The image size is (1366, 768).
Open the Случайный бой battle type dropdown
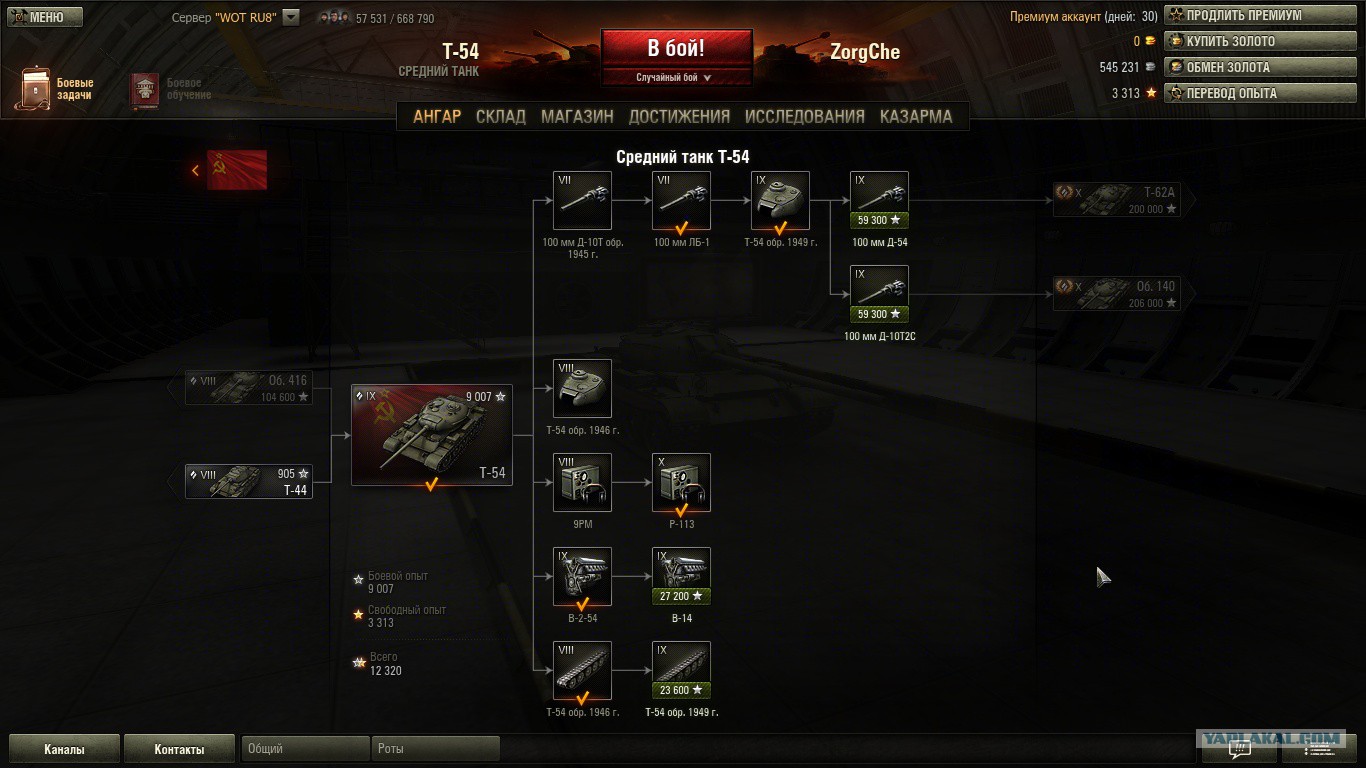point(675,77)
